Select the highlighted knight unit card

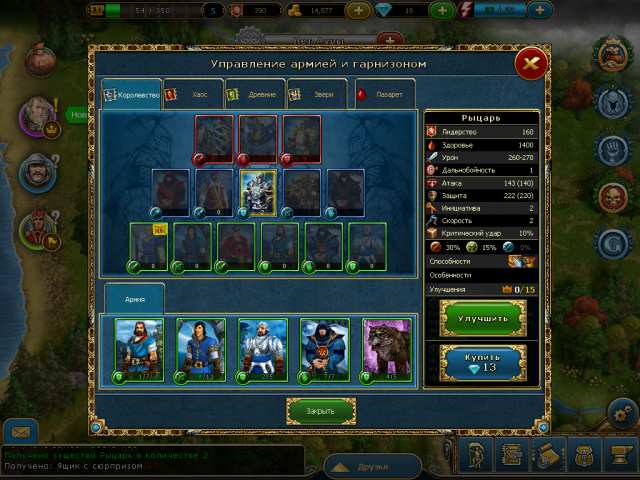tap(258, 191)
